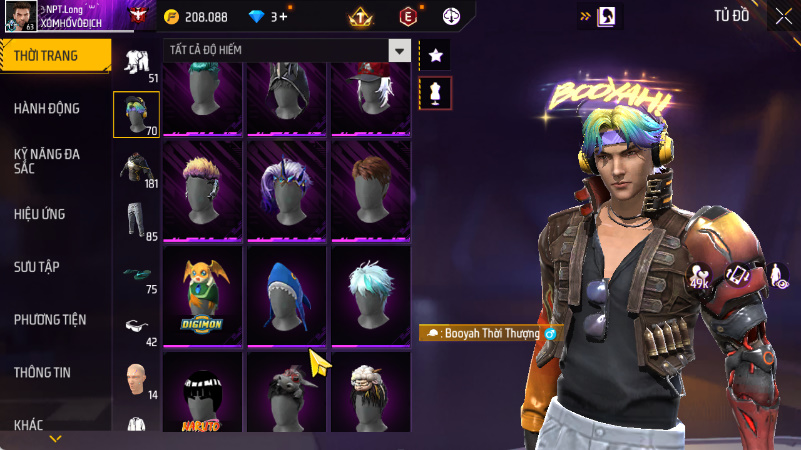Tap the 49k likes icon
Viewport: 801px width, 450px height.
pyautogui.click(x=700, y=276)
